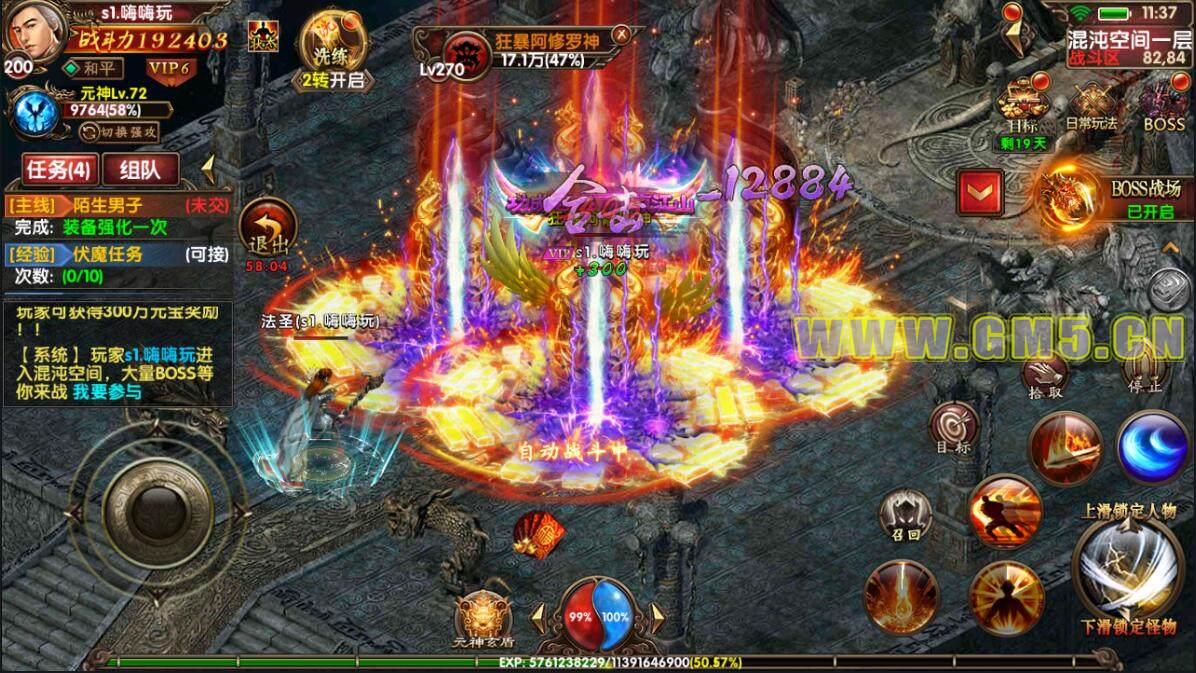
Task: Recall the pet with the 召回 button
Action: pos(906,518)
